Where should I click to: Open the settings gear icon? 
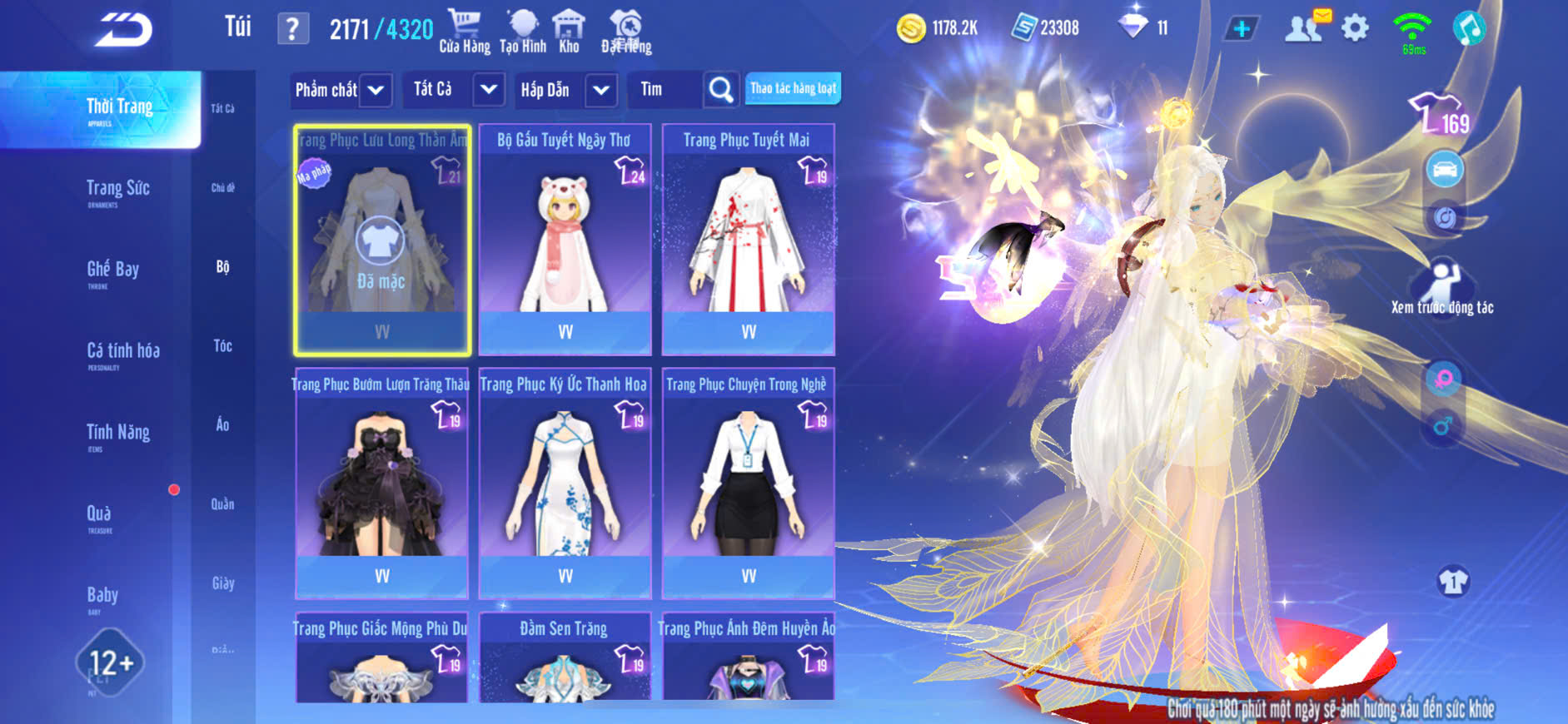click(x=1355, y=28)
